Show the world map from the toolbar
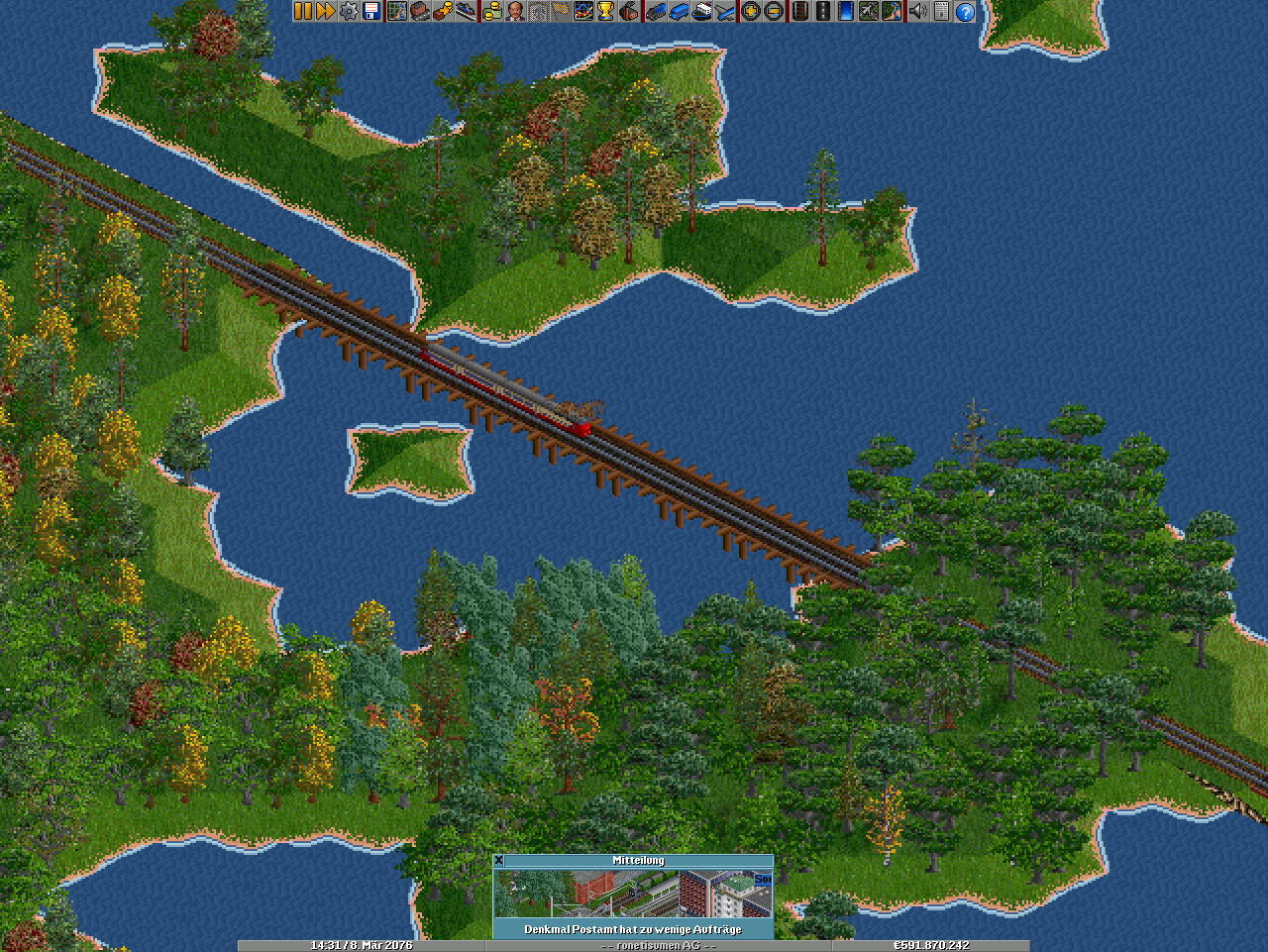The width and height of the screenshot is (1268, 952). point(397,11)
